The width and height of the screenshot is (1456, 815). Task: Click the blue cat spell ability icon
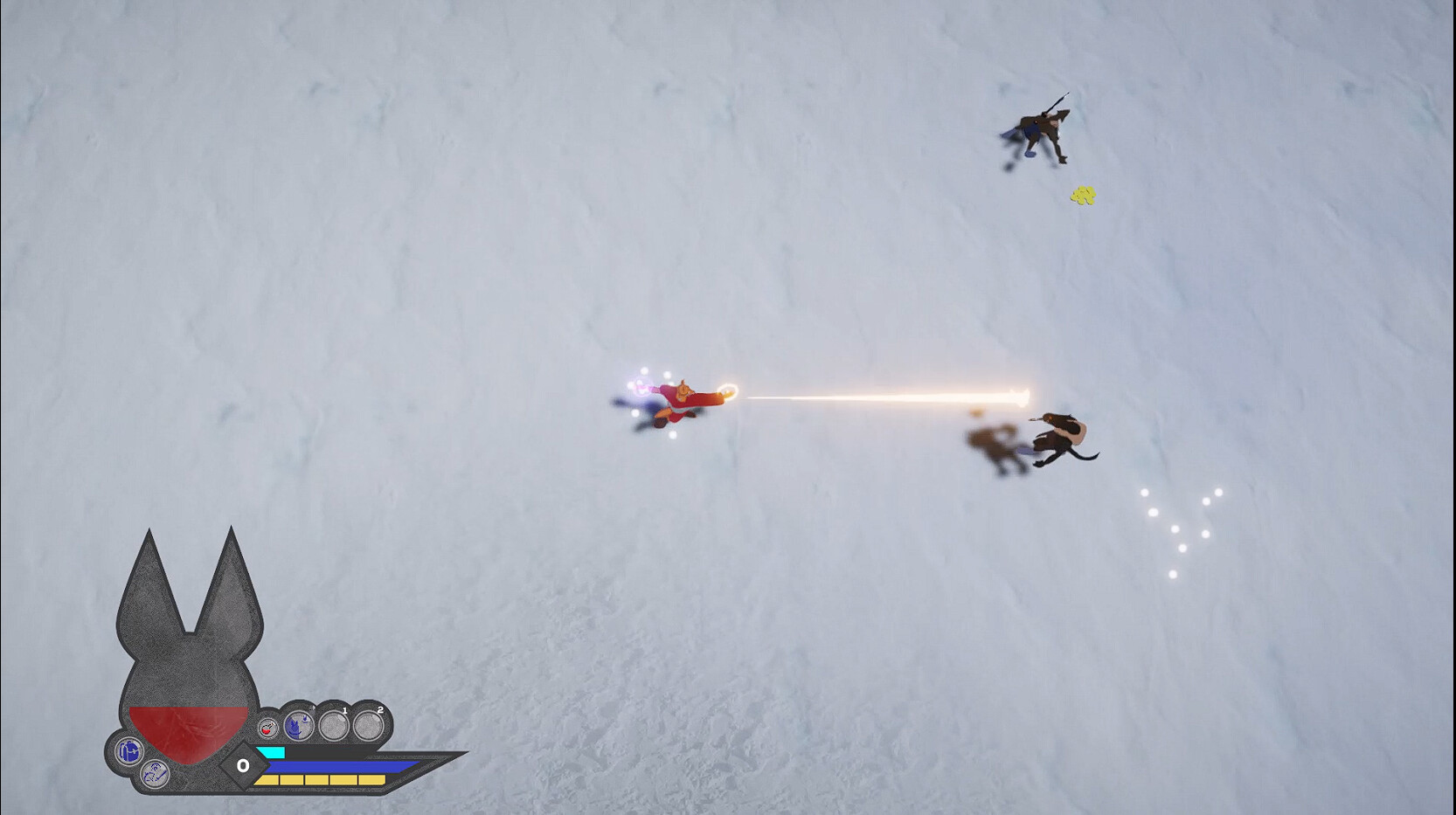298,726
